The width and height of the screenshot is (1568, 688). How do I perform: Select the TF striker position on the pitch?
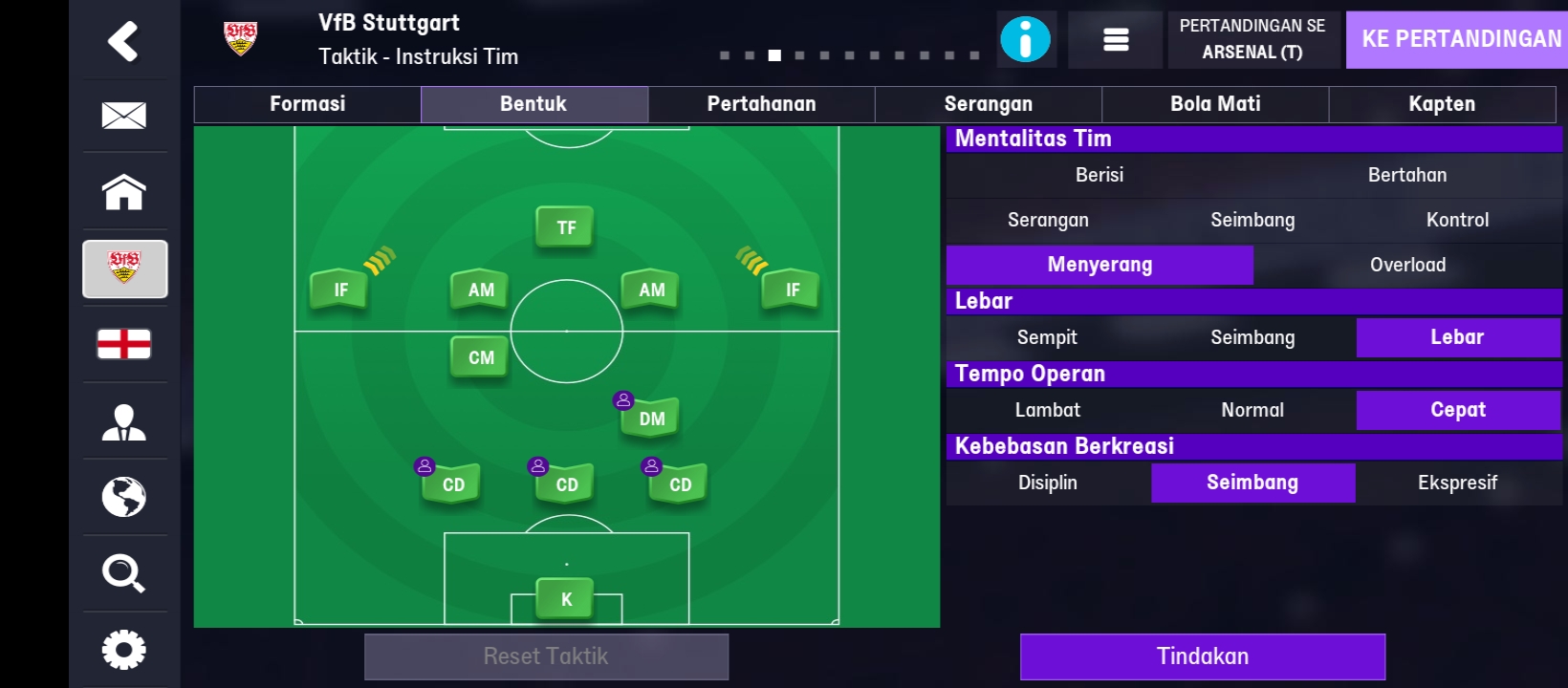pyautogui.click(x=565, y=226)
